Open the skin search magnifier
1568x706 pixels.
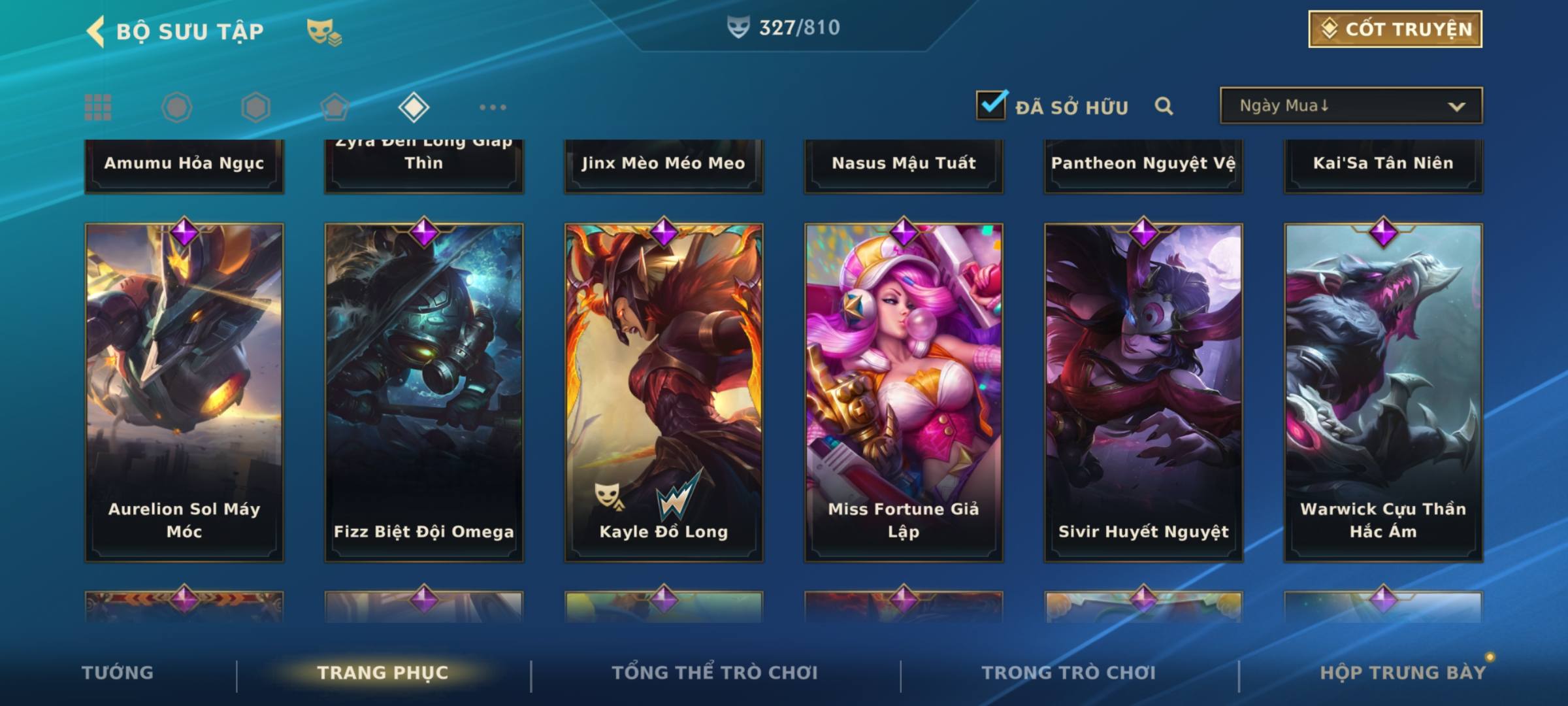click(1164, 106)
